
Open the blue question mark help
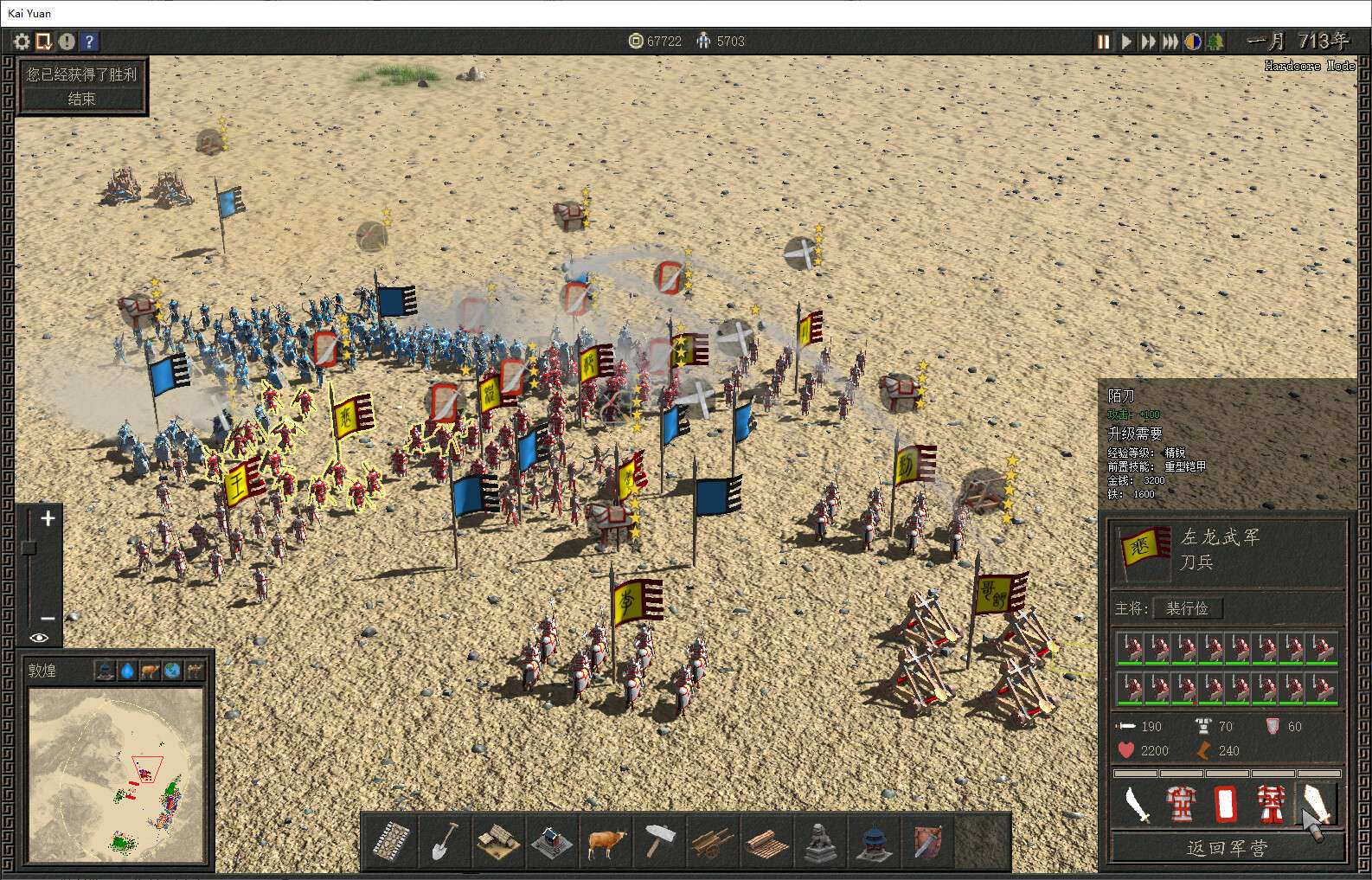tap(88, 41)
